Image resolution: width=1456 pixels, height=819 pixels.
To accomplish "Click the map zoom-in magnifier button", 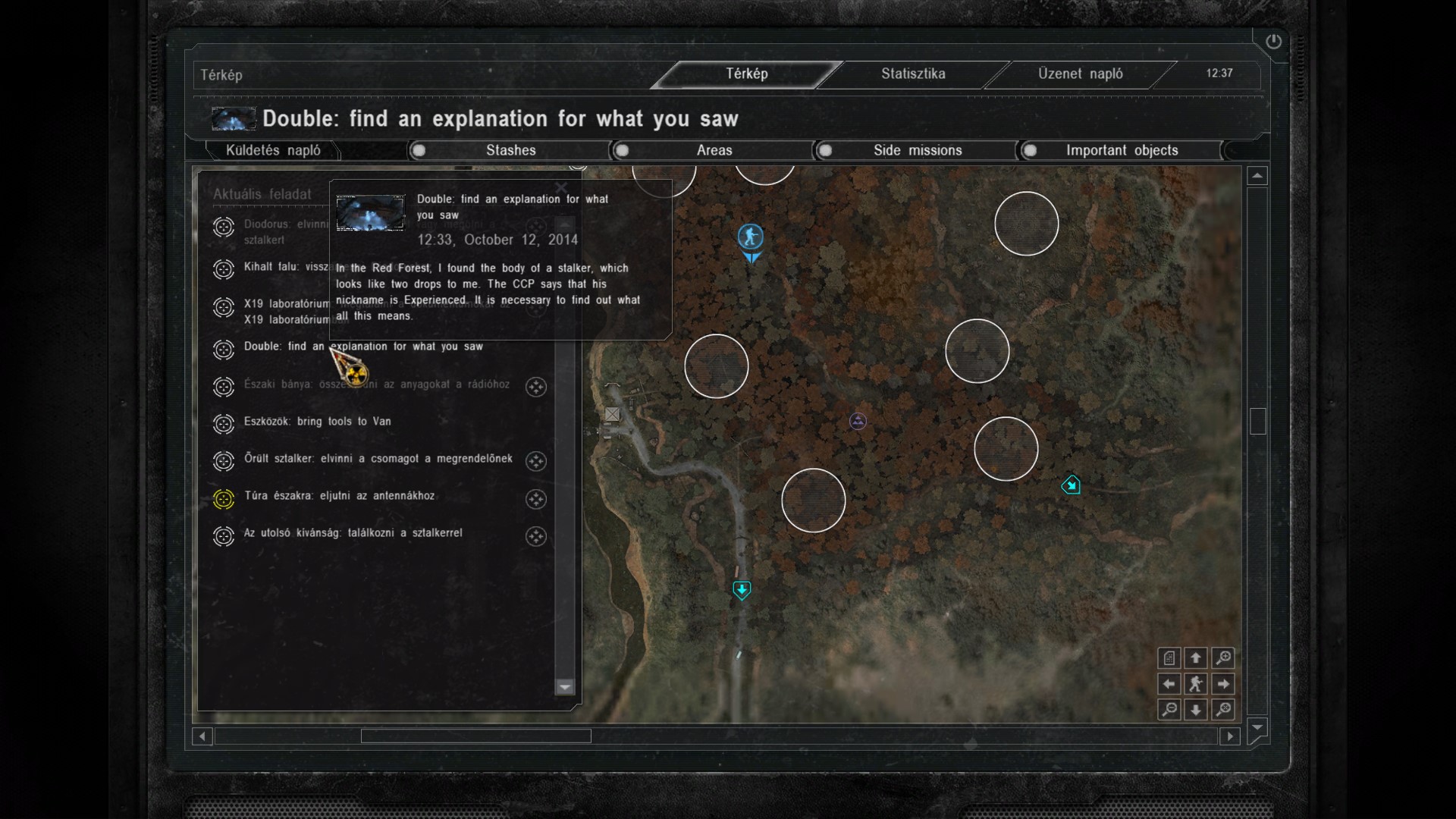I will click(1222, 657).
